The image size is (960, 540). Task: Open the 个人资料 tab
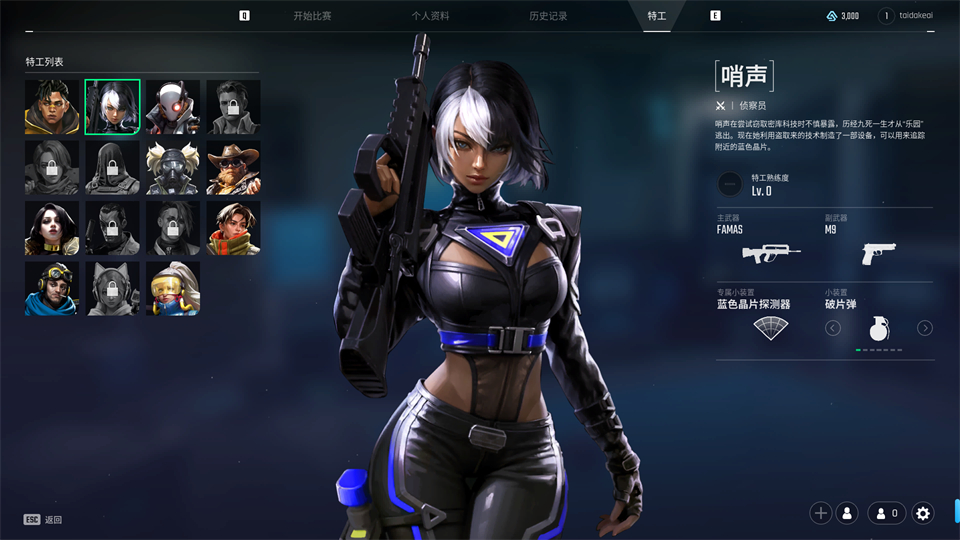coord(430,16)
